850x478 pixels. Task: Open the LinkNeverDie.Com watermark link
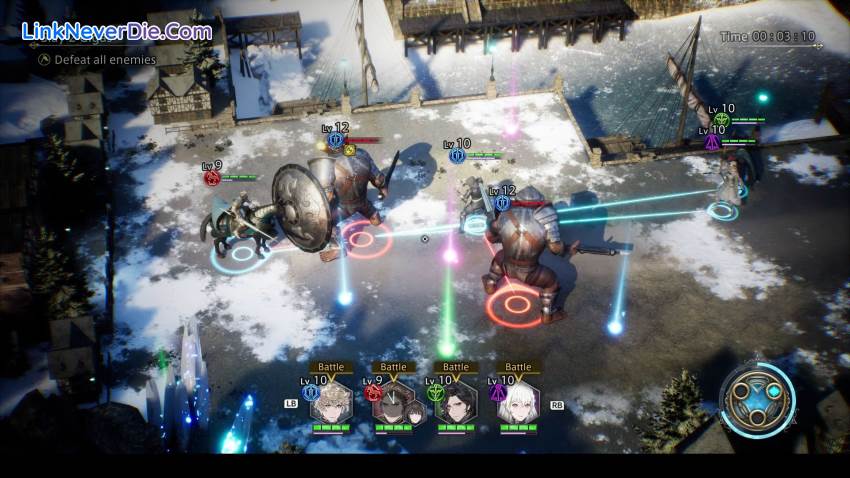pos(117,31)
